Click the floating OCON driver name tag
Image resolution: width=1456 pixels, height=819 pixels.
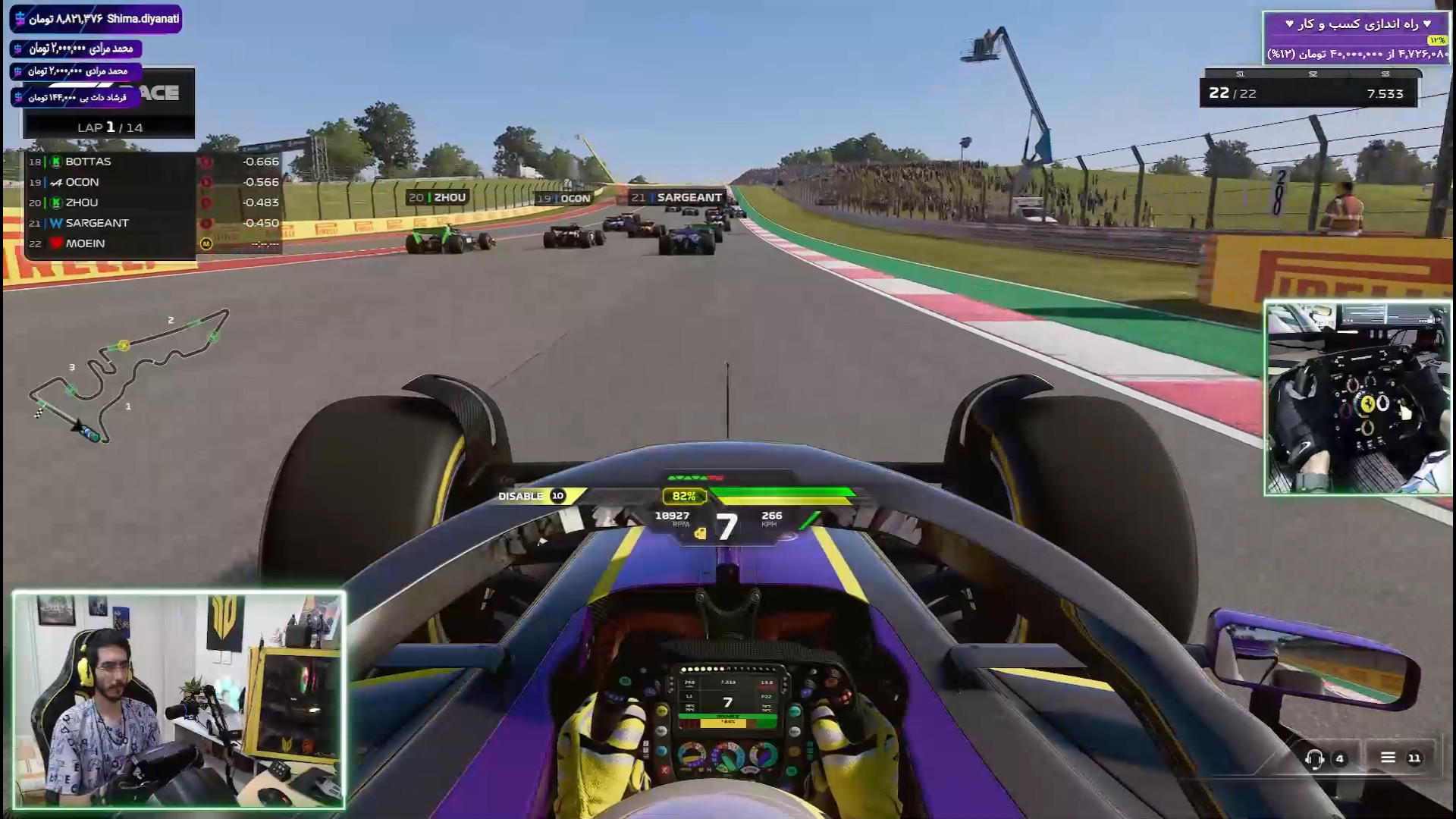click(563, 199)
